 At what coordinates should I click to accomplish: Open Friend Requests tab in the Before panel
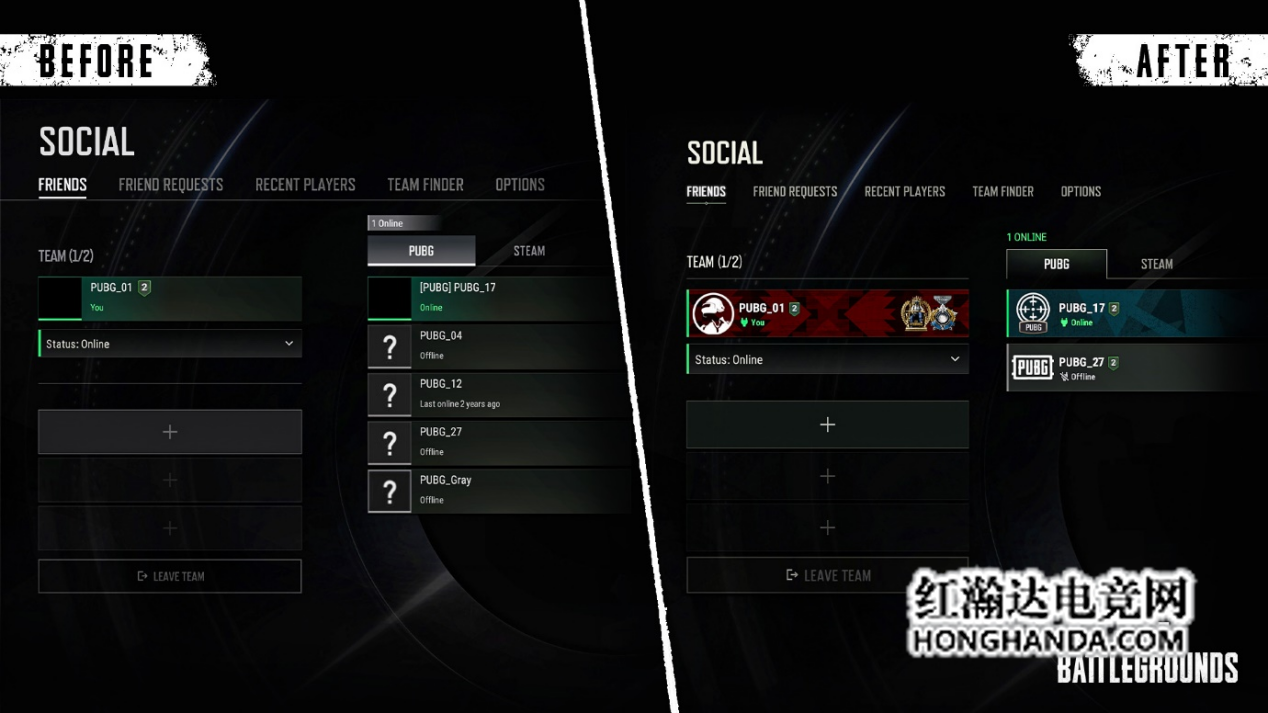pyautogui.click(x=171, y=185)
